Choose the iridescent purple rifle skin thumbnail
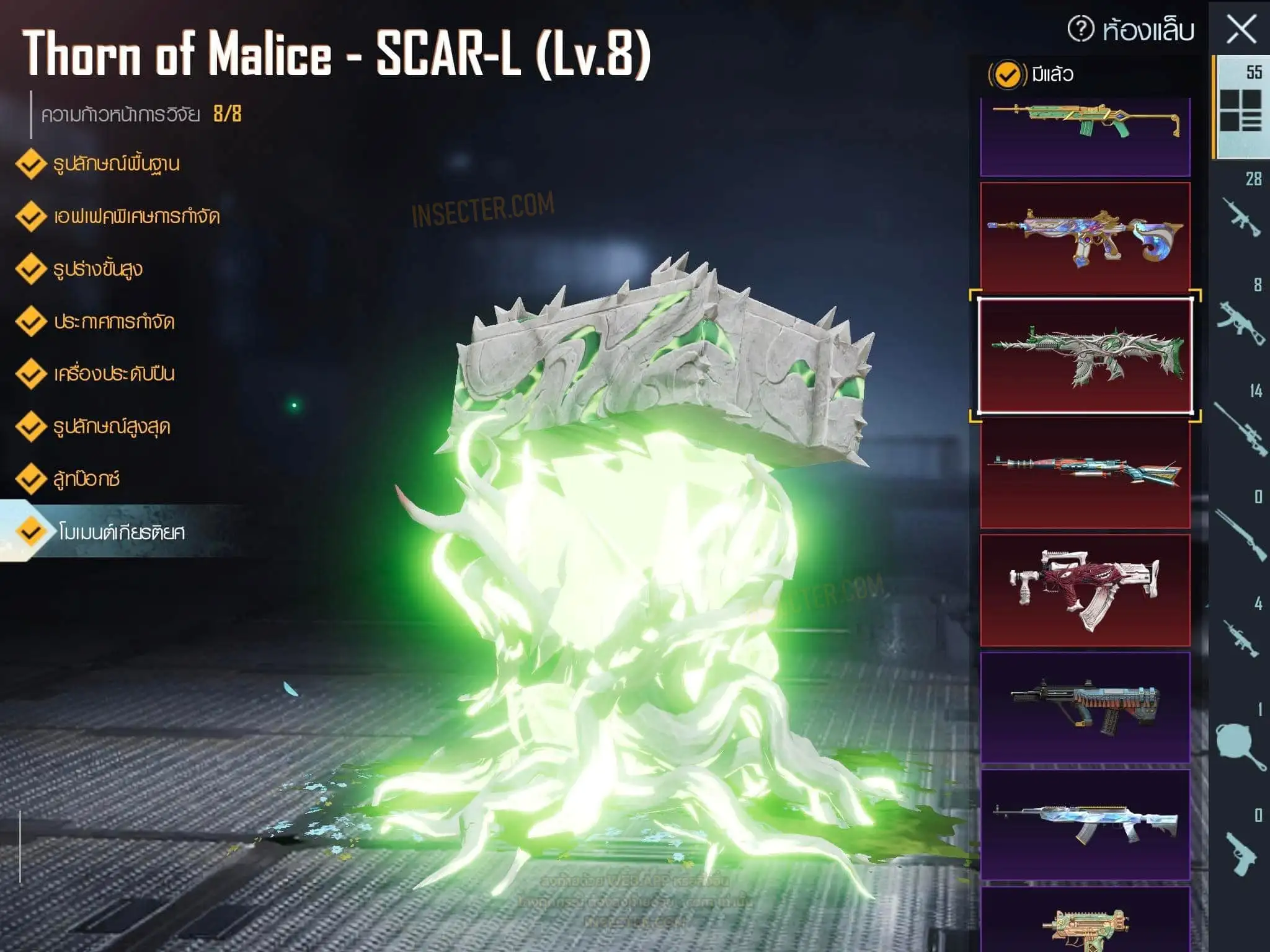 (x=1085, y=237)
